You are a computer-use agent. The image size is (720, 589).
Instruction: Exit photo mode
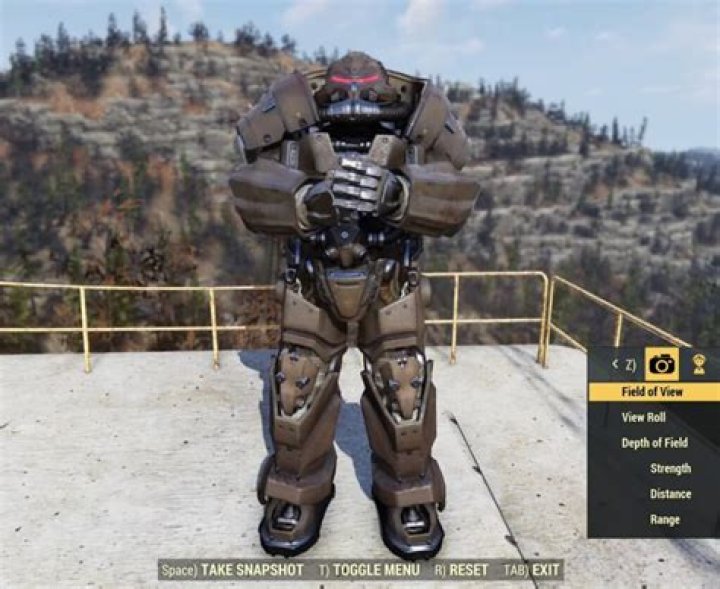(546, 570)
